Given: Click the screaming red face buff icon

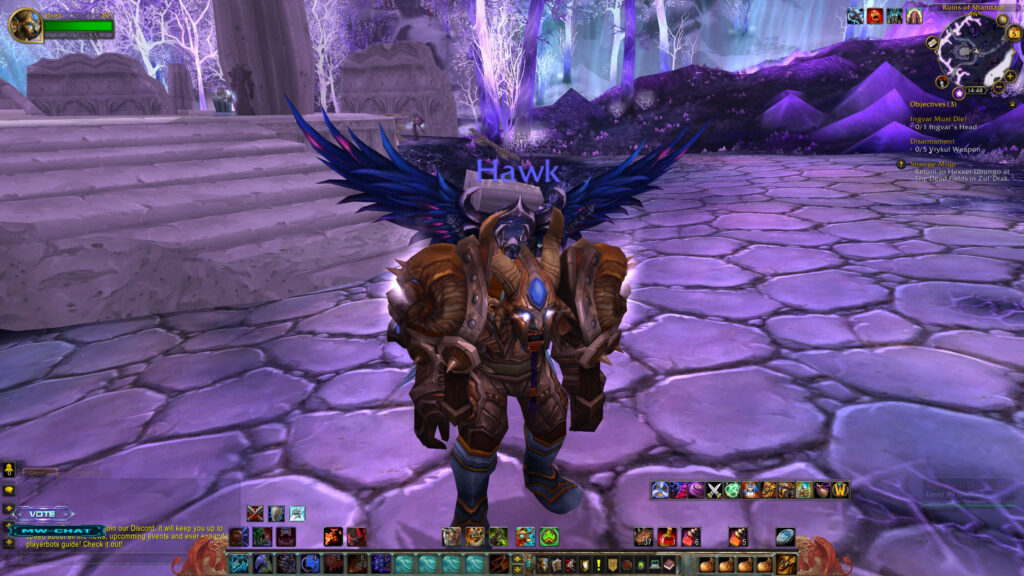Looking at the screenshot, I should pyautogui.click(x=875, y=15).
